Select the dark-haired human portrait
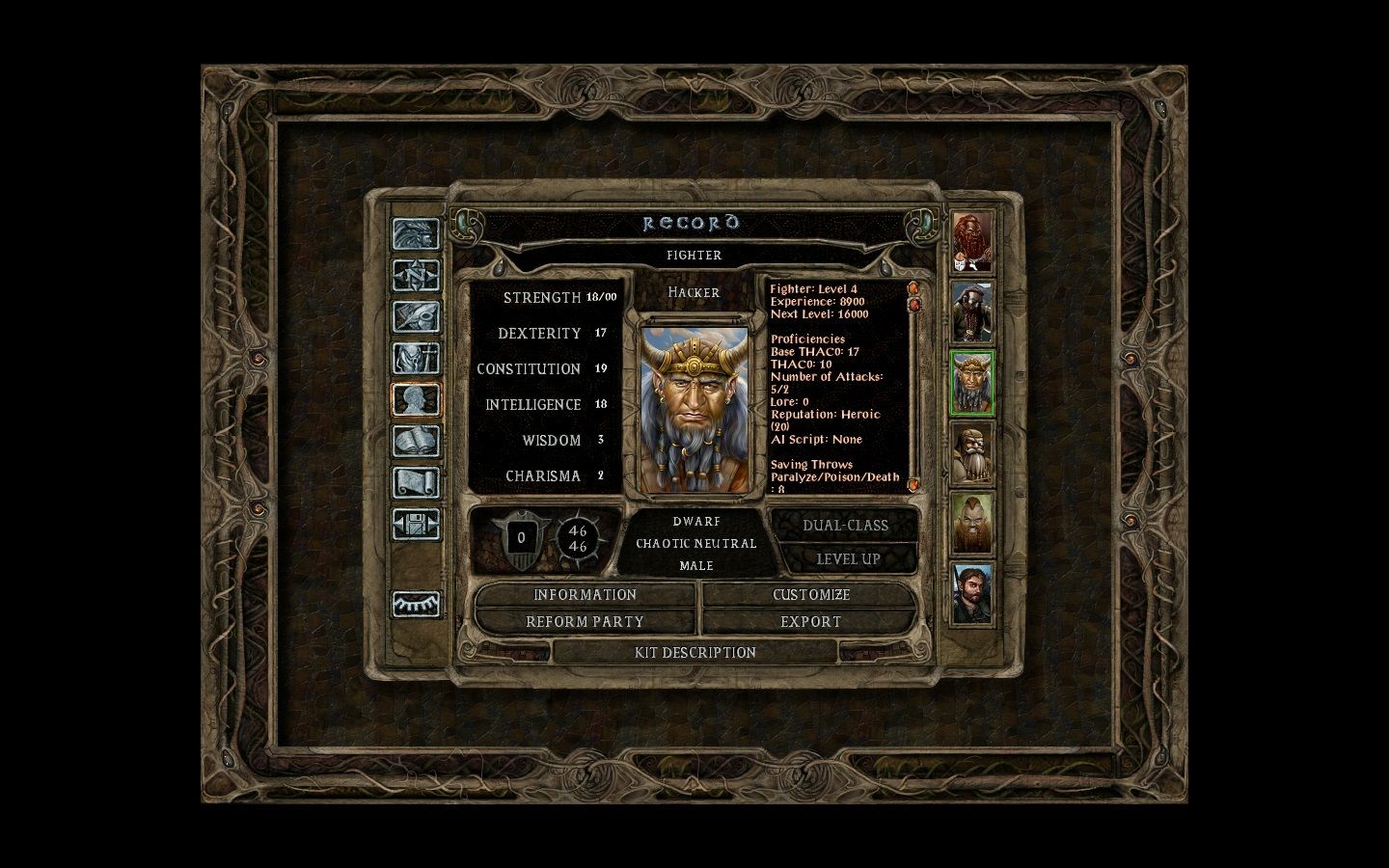This screenshot has height=868, width=1389. (972, 594)
